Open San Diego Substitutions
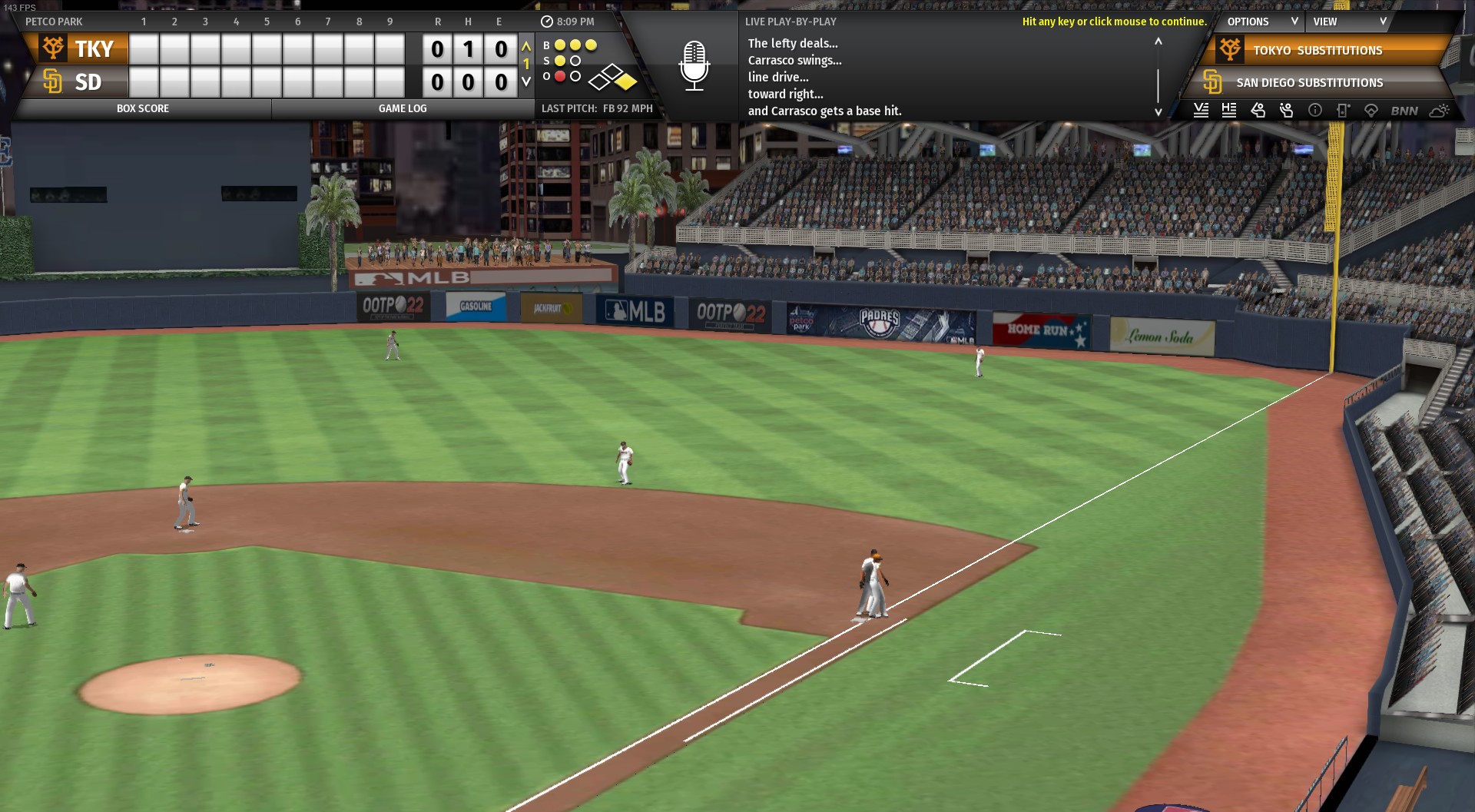The image size is (1475, 812). pyautogui.click(x=1309, y=83)
